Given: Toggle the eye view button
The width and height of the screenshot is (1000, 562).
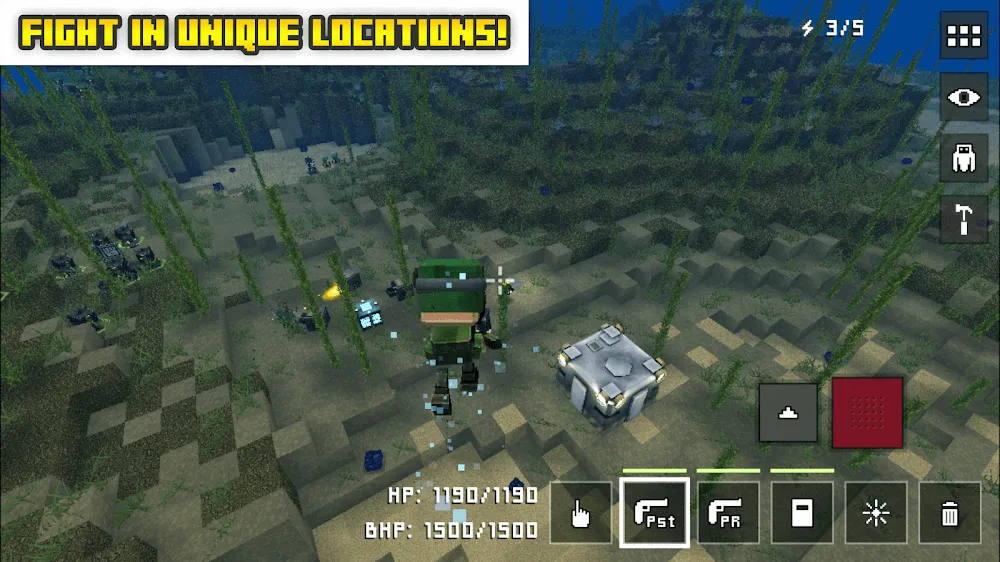Looking at the screenshot, I should (964, 97).
